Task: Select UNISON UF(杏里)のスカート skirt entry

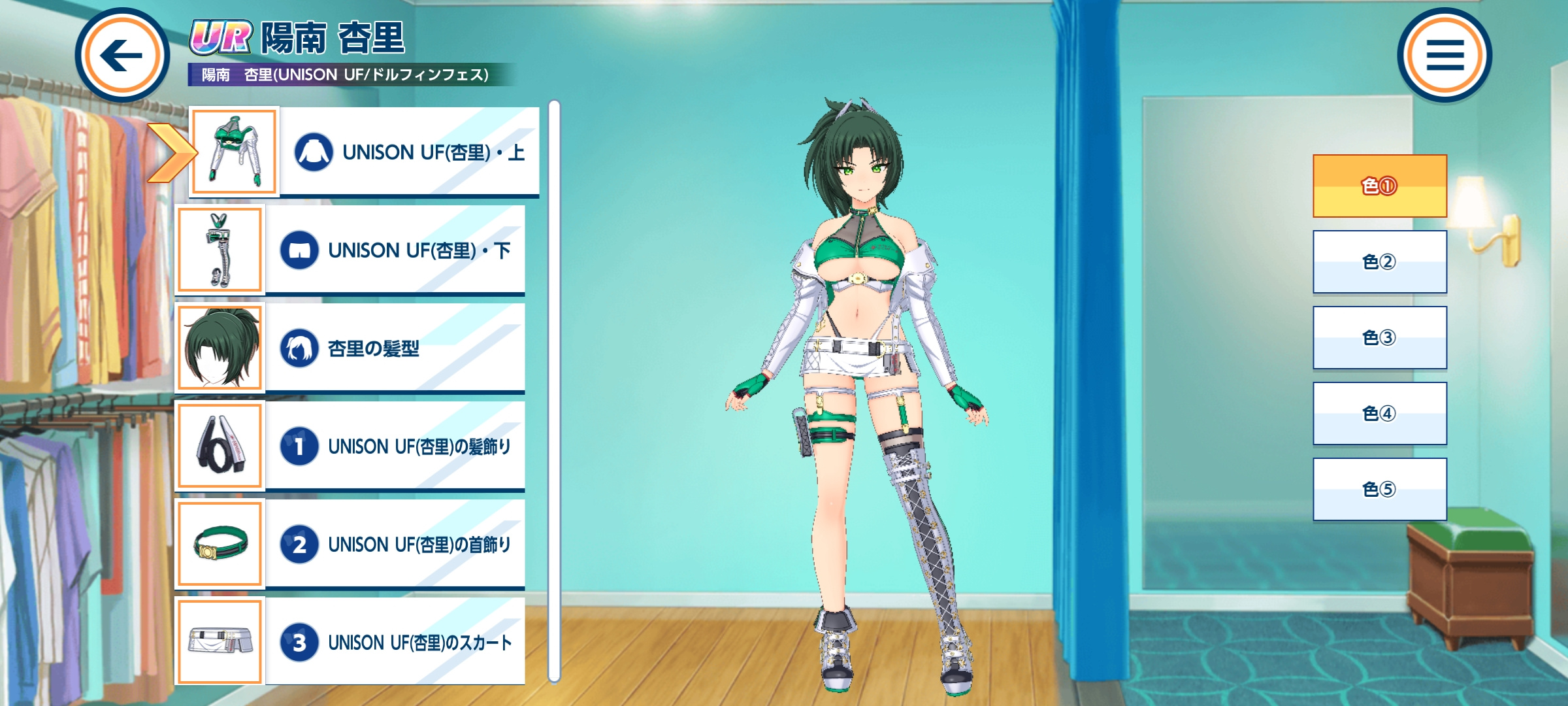Action: tap(395, 642)
